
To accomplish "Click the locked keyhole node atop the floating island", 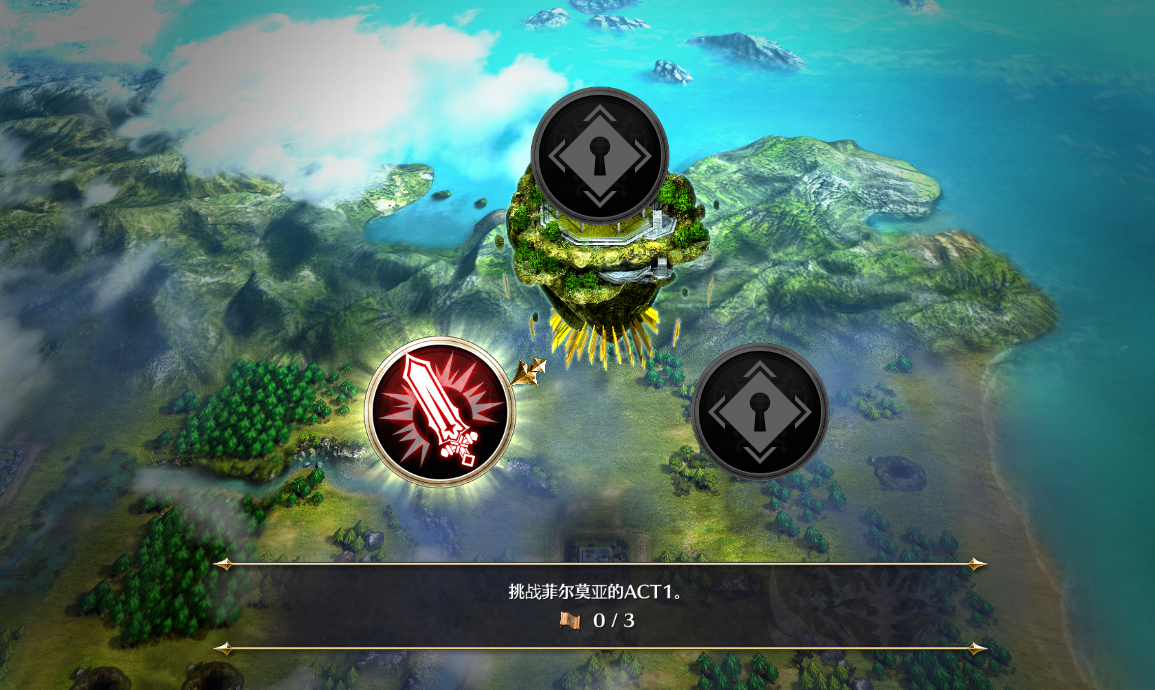I will pos(599,155).
